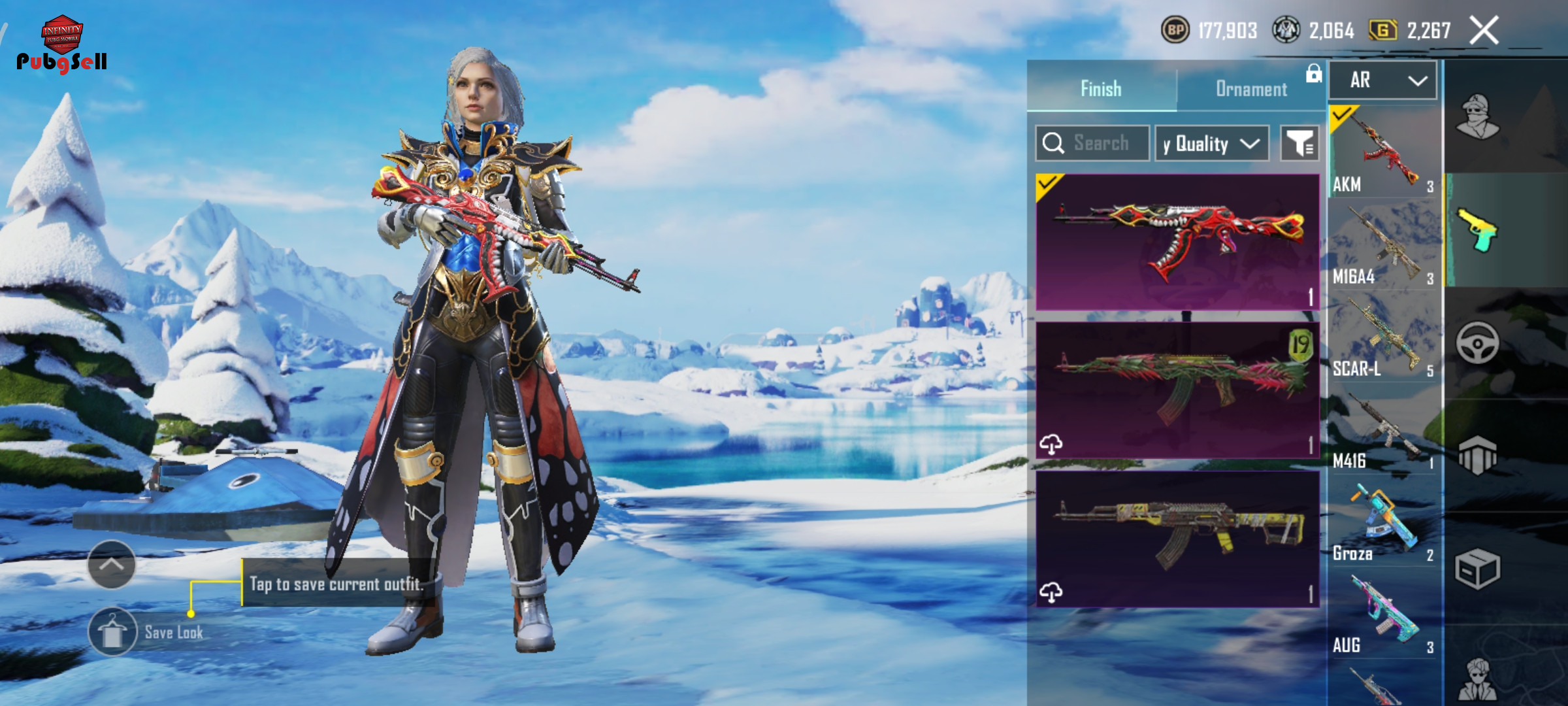Expand the up-arrow circle button

112,564
